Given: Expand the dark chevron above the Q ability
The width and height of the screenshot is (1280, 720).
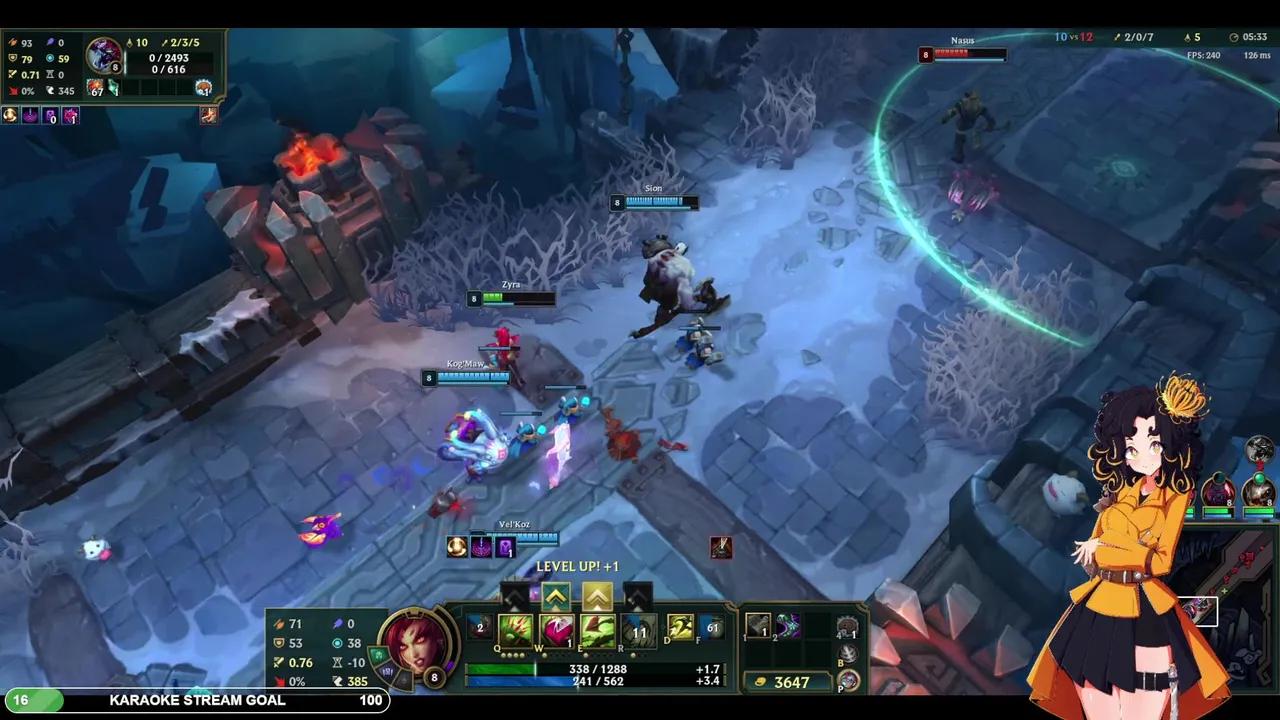Looking at the screenshot, I should 512,596.
